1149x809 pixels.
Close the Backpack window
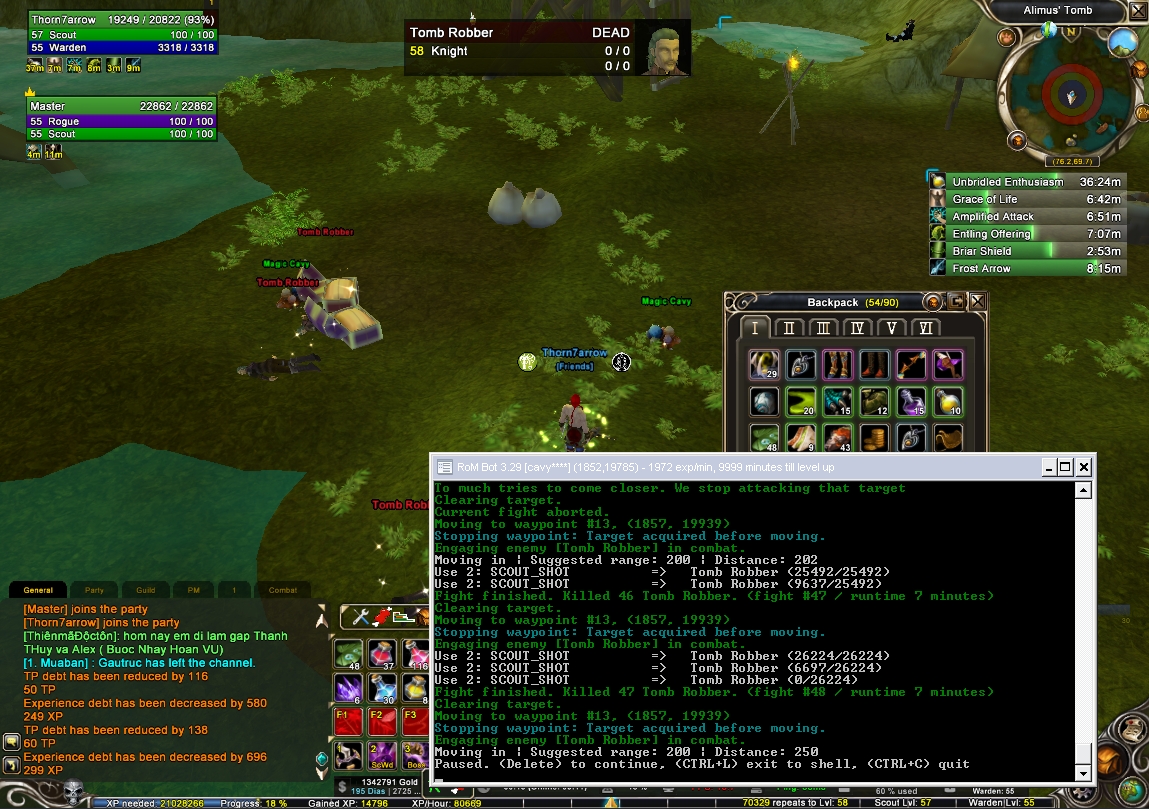[978, 301]
